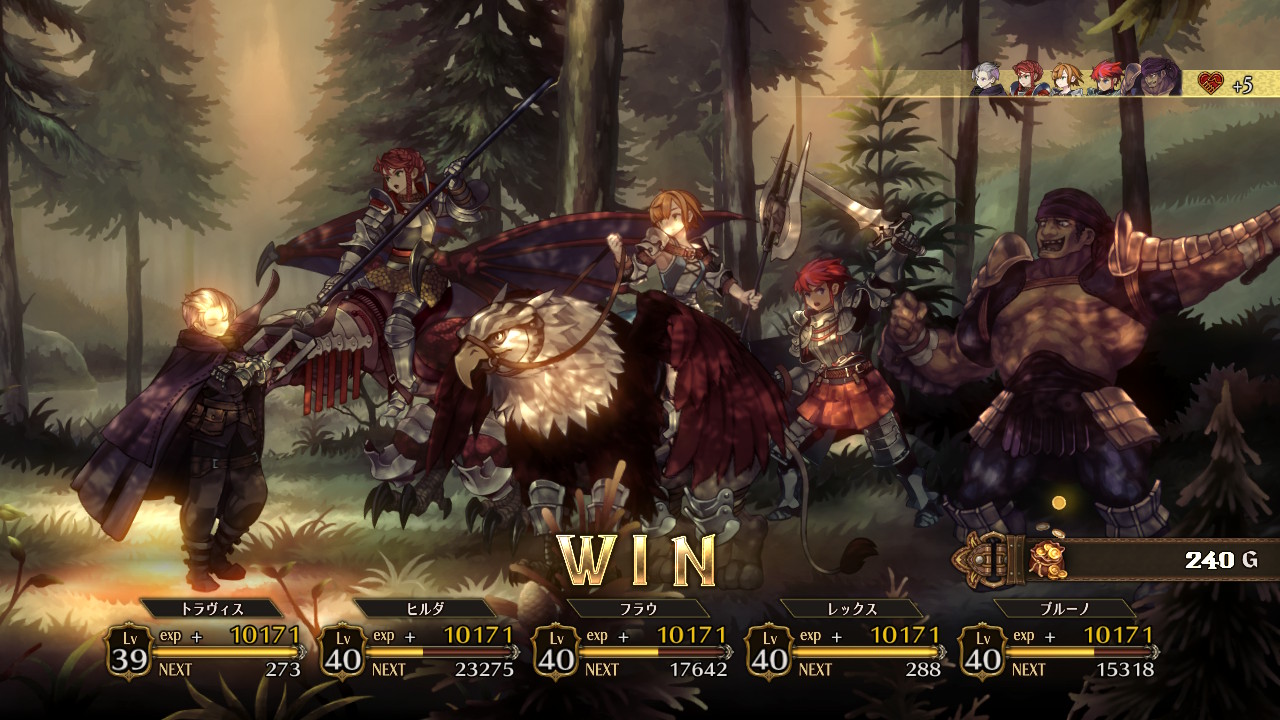
Task: Choose フラウ's experience result panel
Action: 634,650
